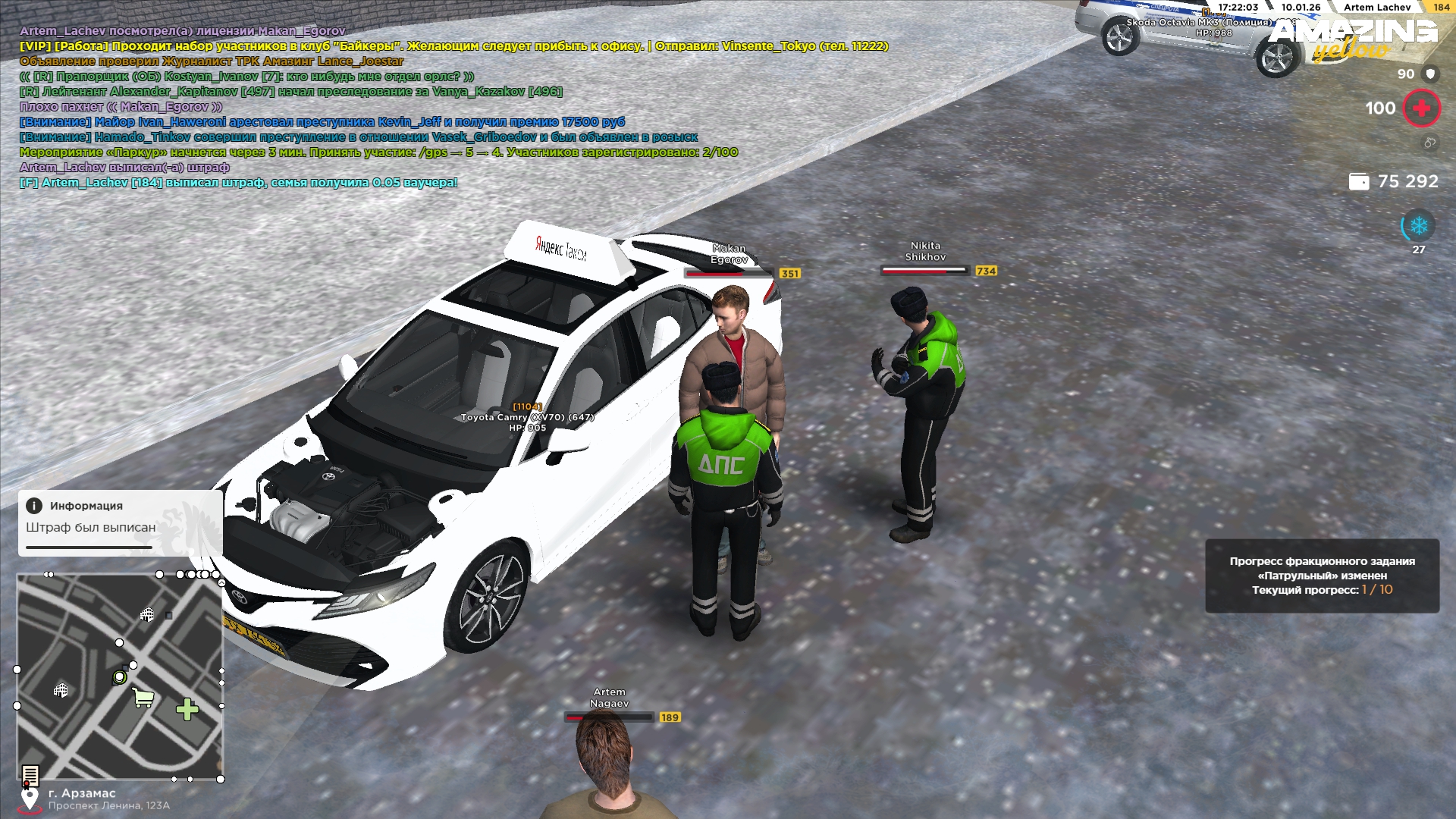Viewport: 1456px width, 819px height.
Task: Open the document scroll icon below minimap
Action: pos(30,775)
